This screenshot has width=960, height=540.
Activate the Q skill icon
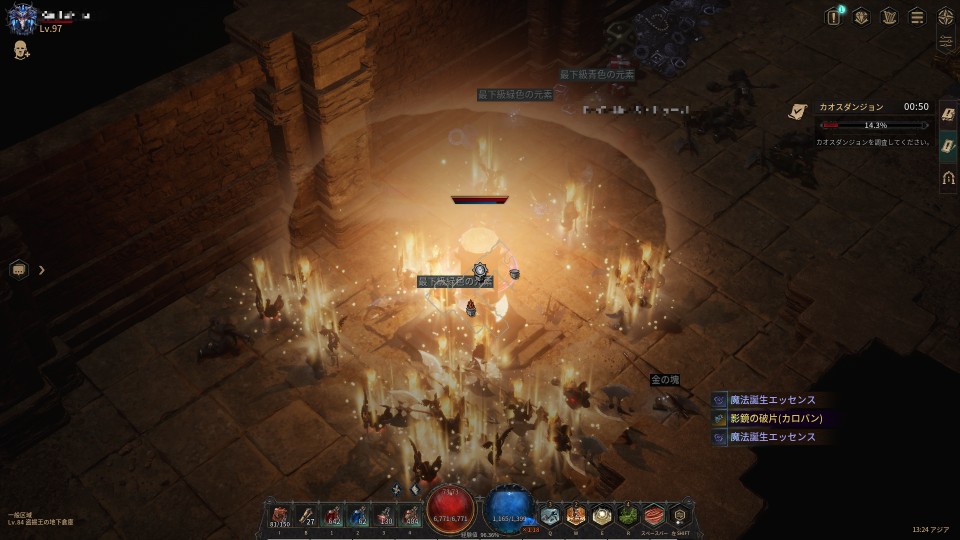tap(550, 515)
